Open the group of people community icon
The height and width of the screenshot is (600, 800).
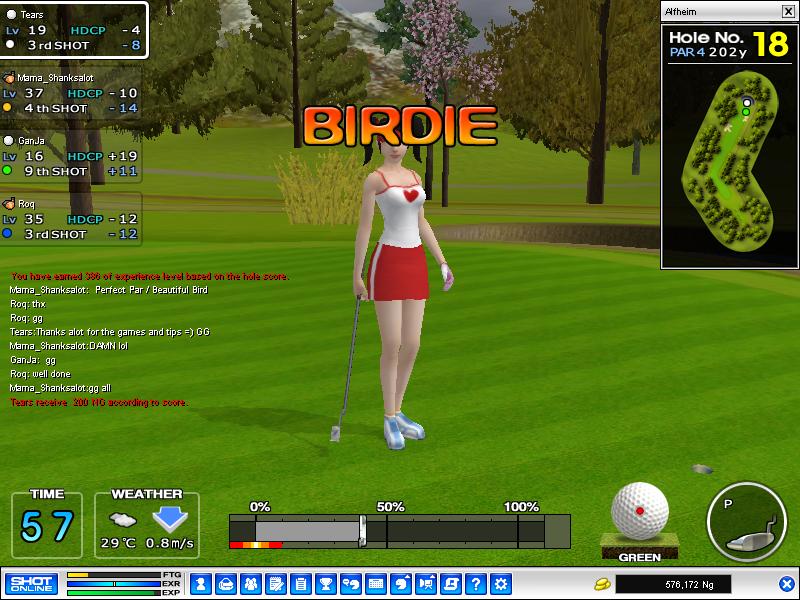[250, 583]
